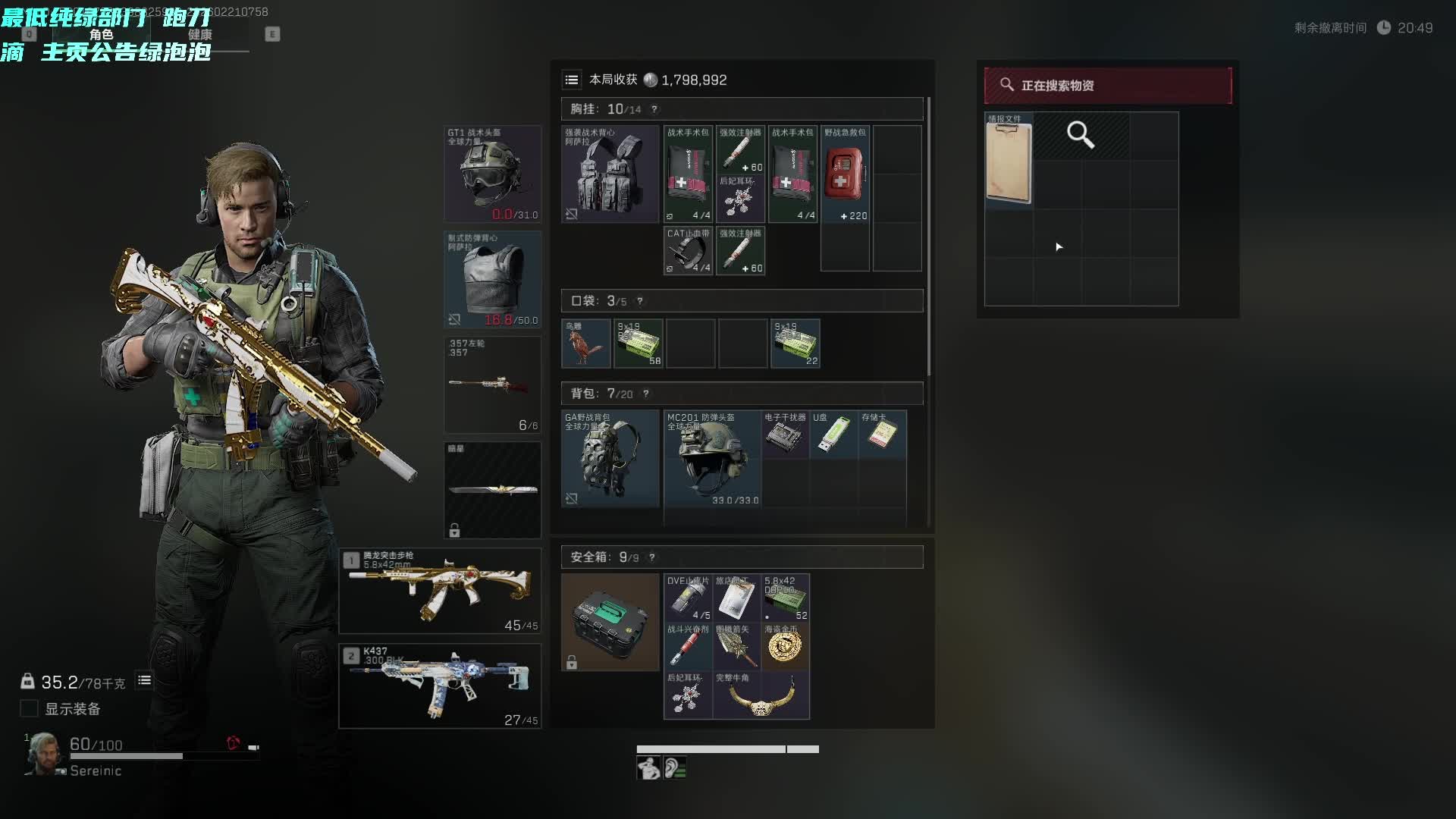This screenshot has width=1456, height=819.
Task: Select the gold-white assault rifle in slot 1
Action: point(440,591)
